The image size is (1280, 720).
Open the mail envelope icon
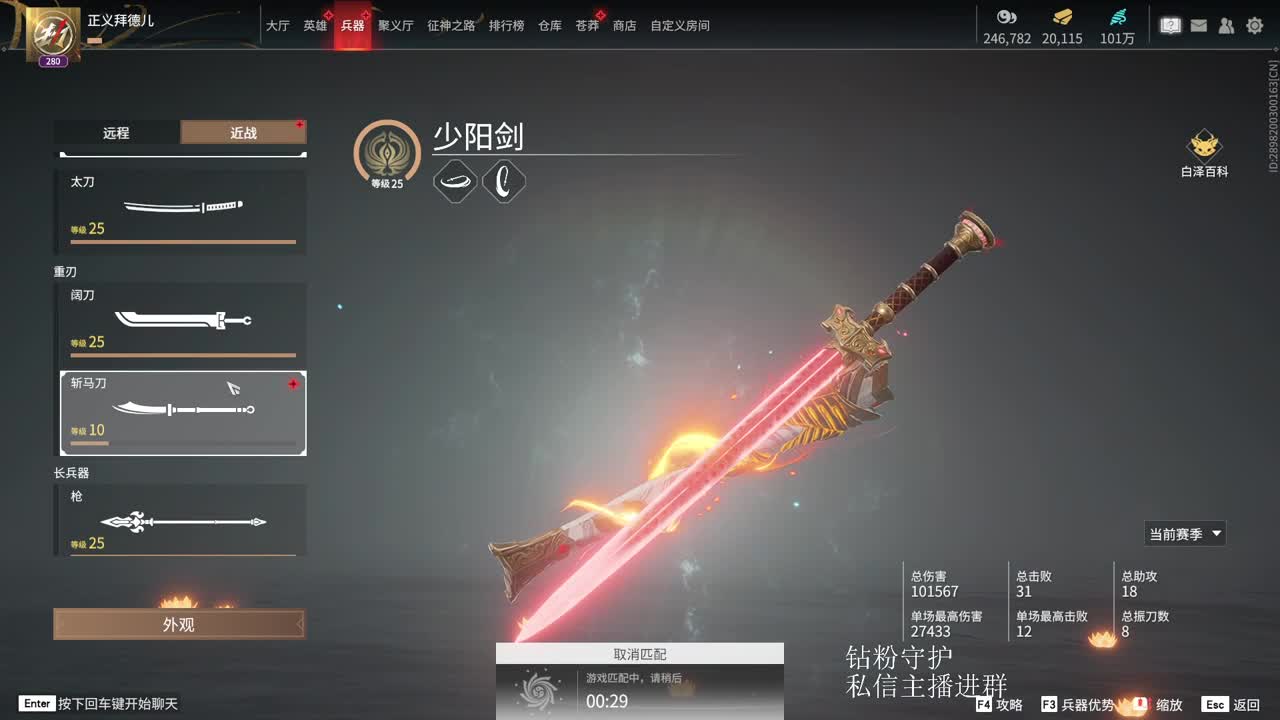pos(1198,25)
